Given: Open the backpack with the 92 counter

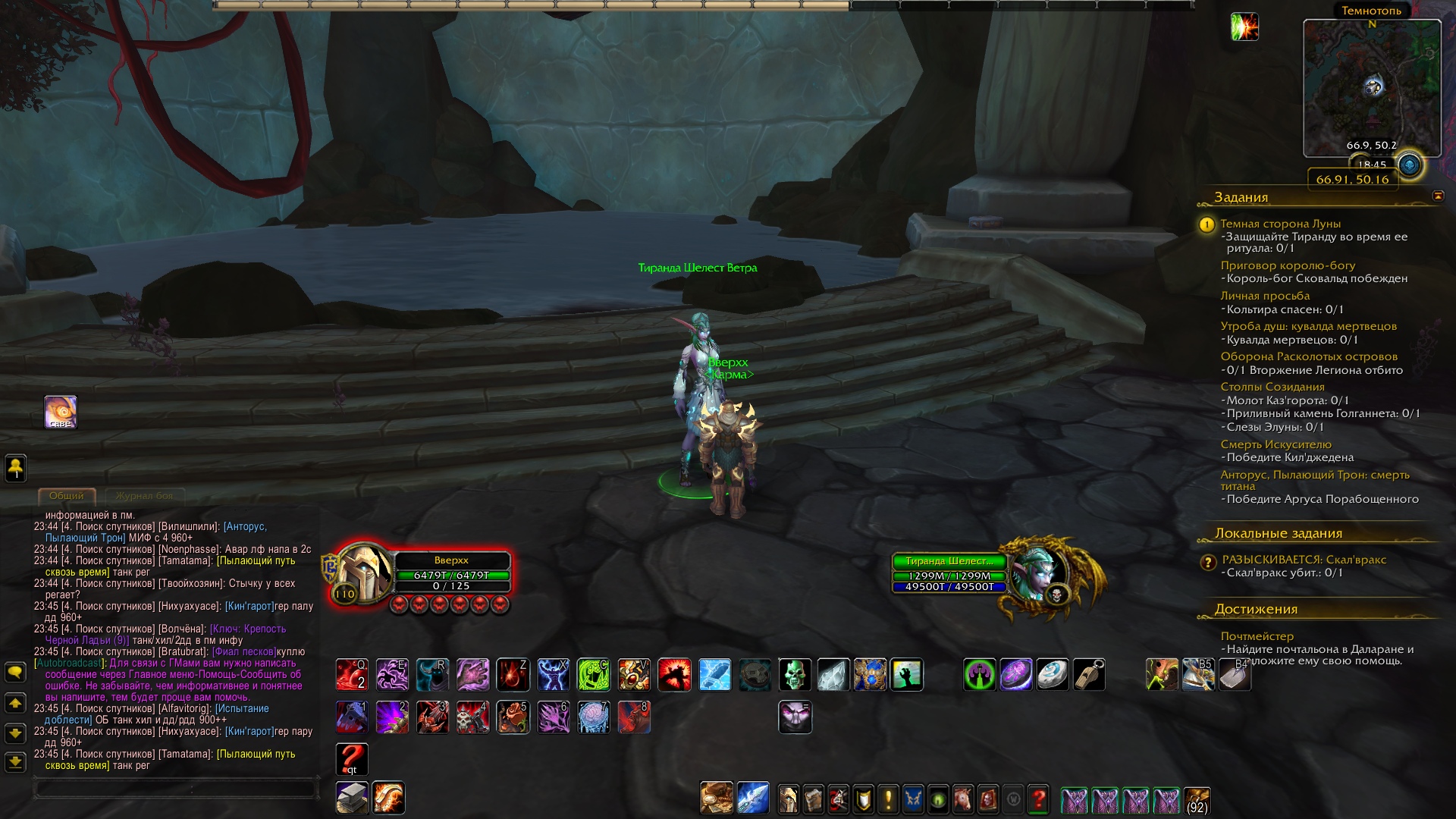Looking at the screenshot, I should (x=1197, y=800).
